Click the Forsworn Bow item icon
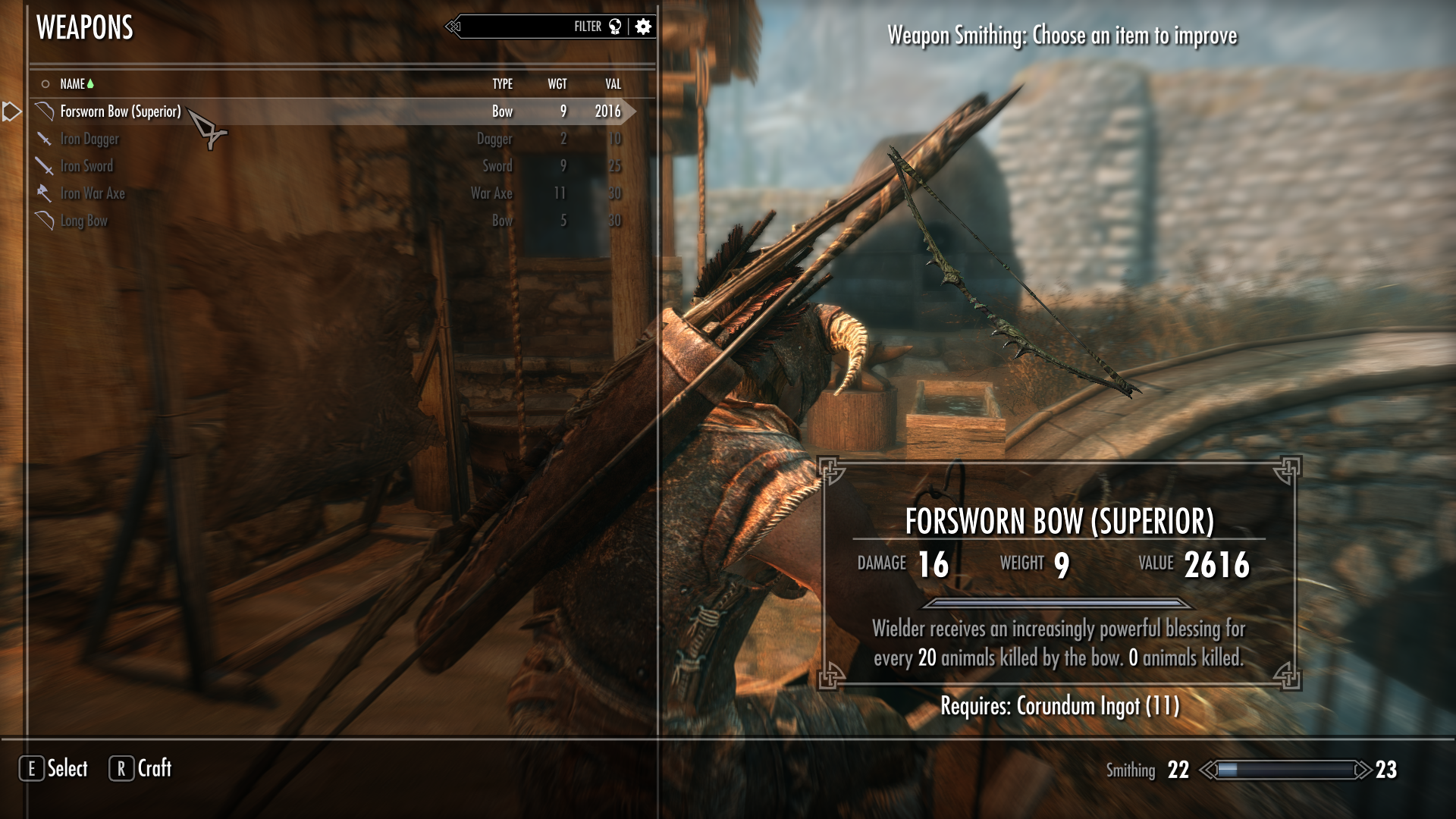Screen dimensions: 1456x819 [x=43, y=111]
